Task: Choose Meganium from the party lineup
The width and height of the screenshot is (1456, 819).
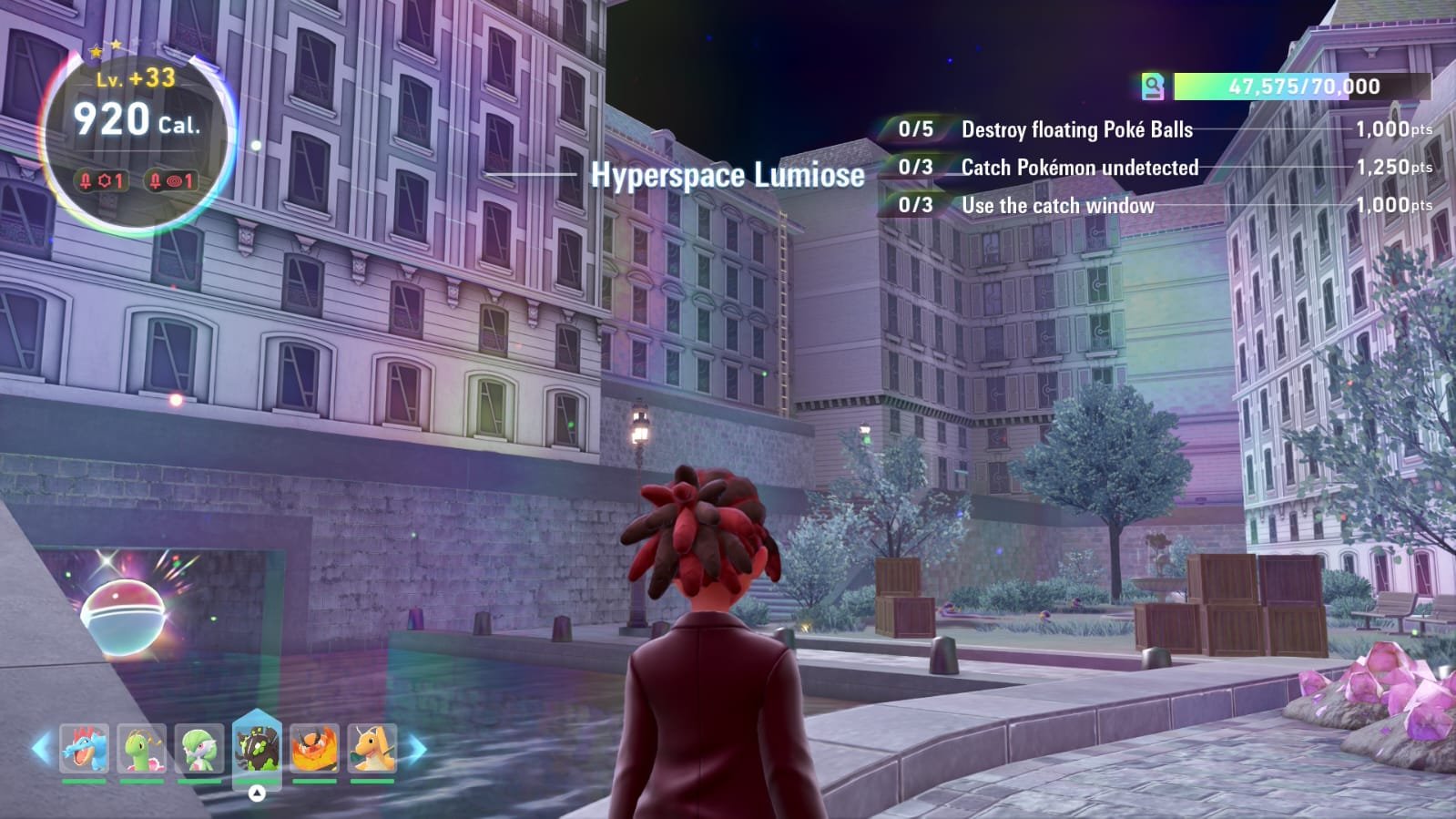Action: [142, 749]
